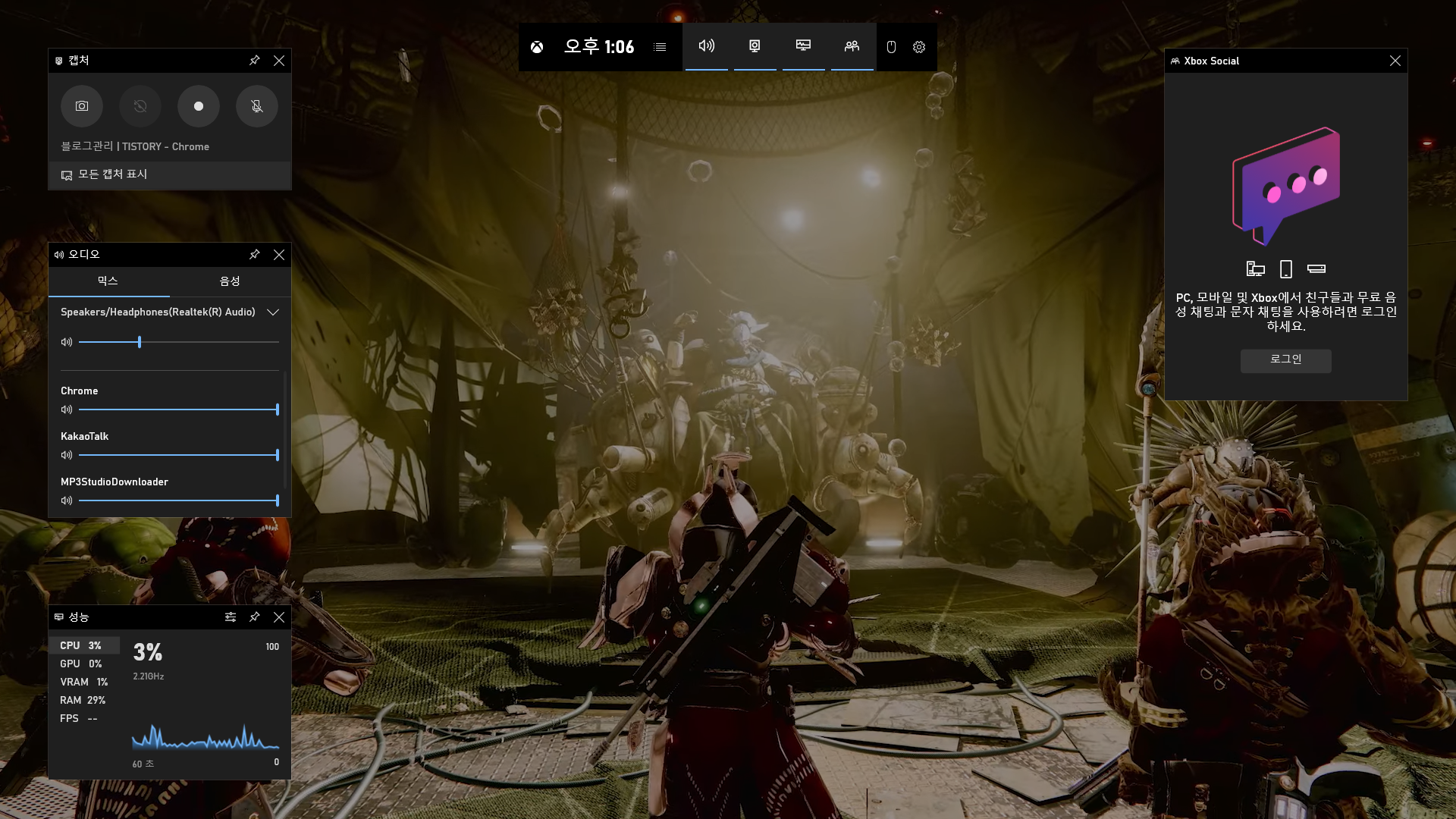Show the RAM usage graph

pos(82,700)
